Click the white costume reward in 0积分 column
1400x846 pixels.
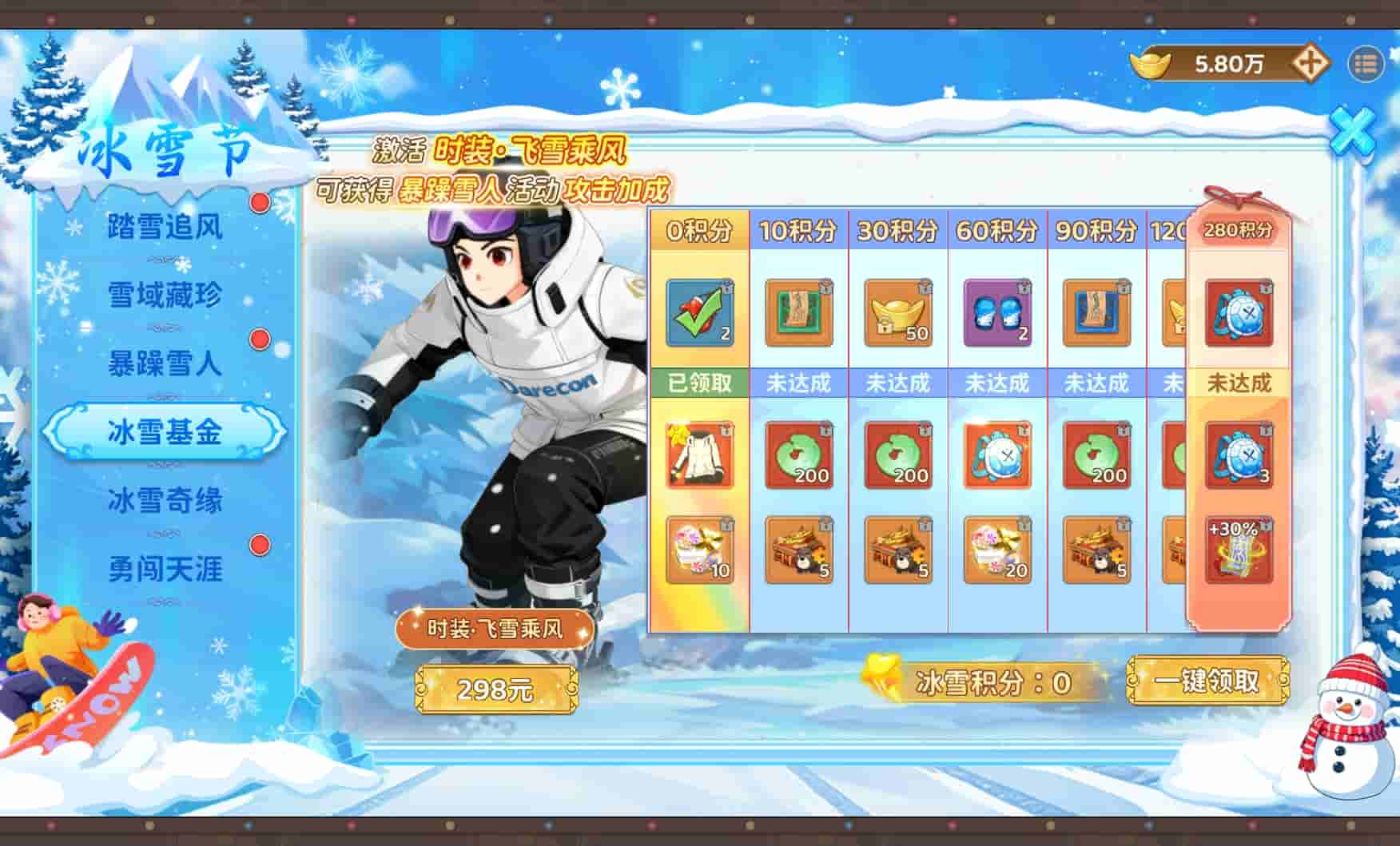click(698, 455)
